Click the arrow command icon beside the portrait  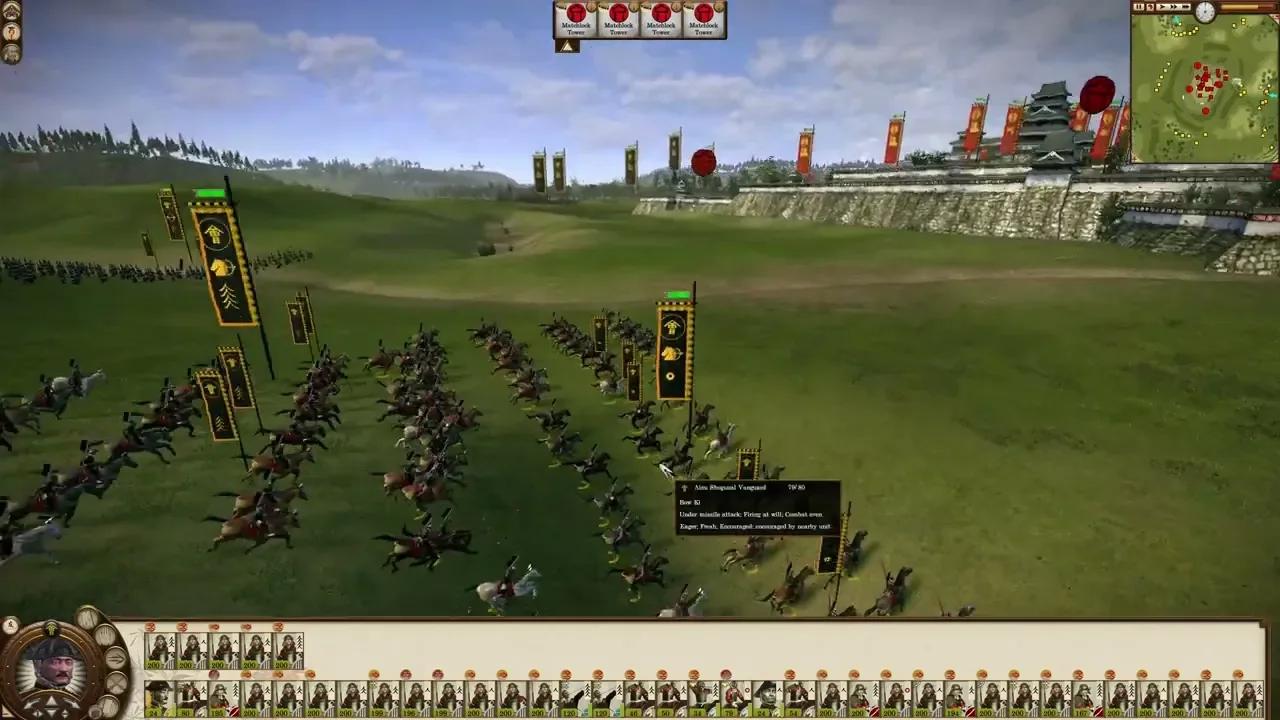point(115,659)
